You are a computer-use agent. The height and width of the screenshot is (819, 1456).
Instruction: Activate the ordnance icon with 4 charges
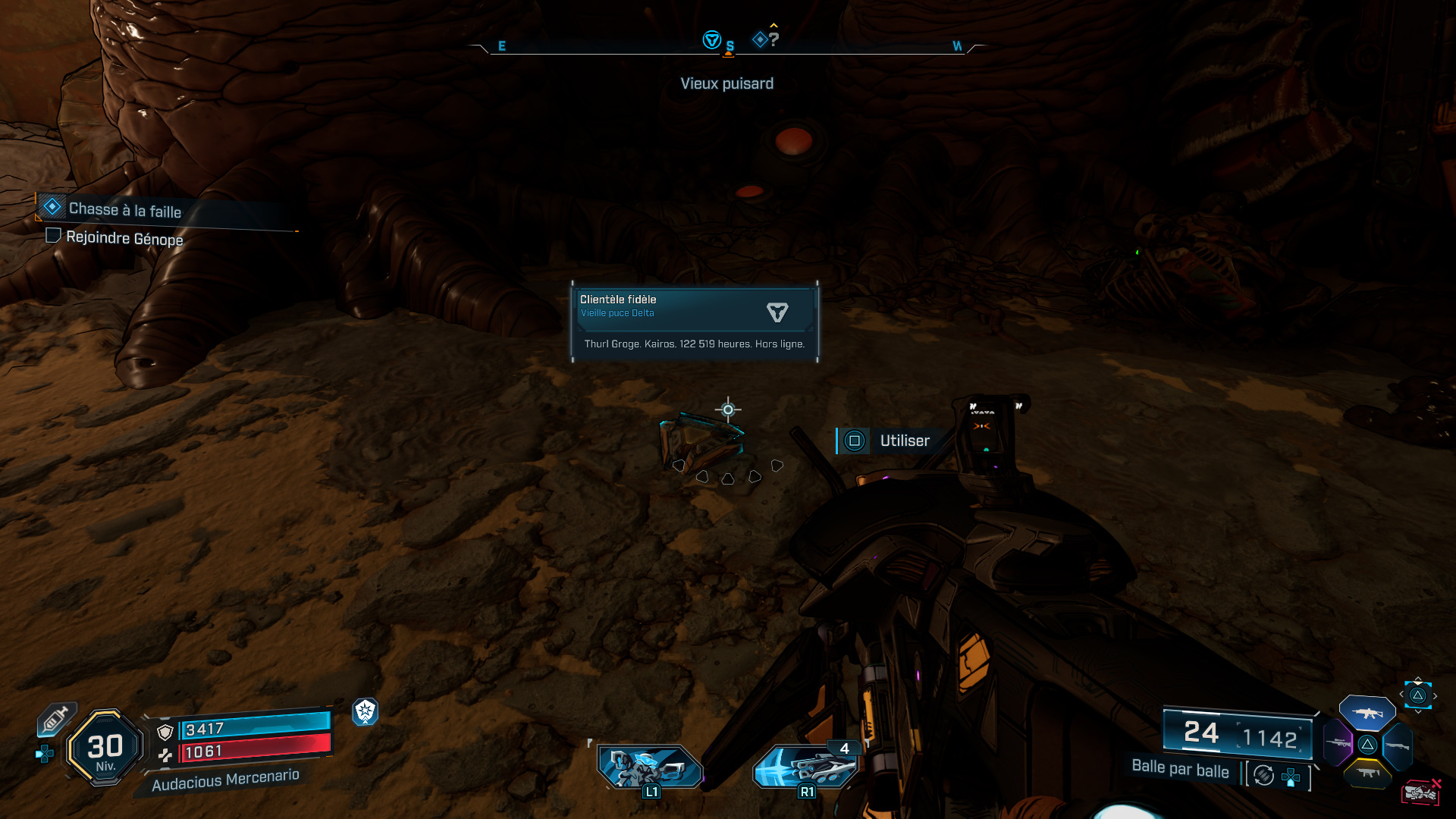point(807,767)
